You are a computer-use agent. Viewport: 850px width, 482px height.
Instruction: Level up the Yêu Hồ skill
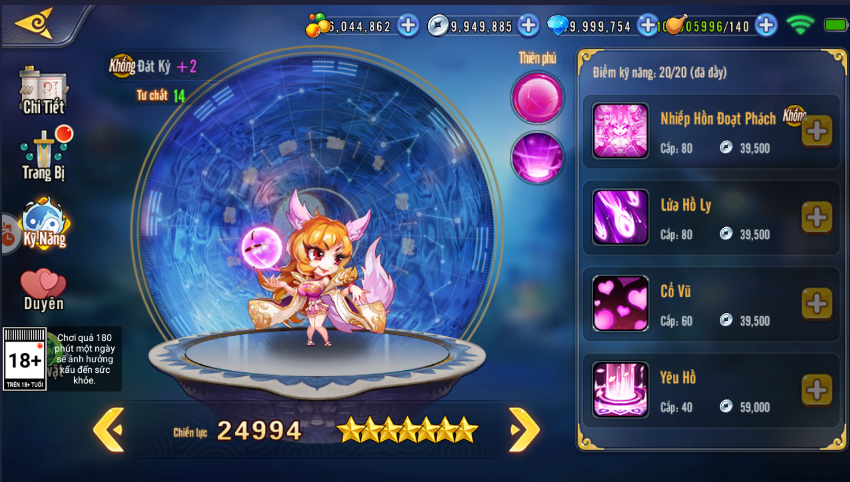pyautogui.click(x=816, y=390)
